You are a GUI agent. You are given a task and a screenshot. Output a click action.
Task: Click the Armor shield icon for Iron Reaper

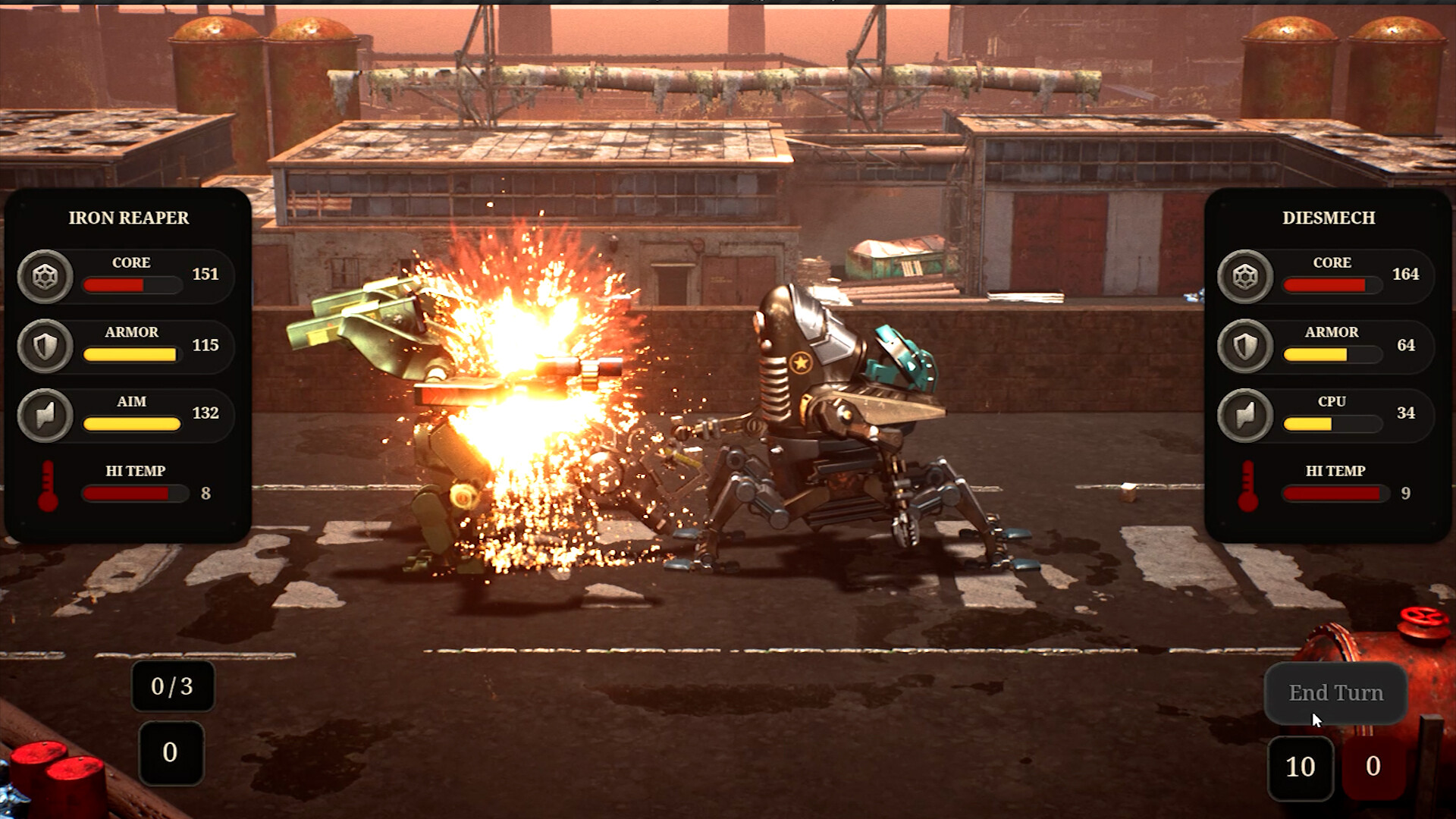[46, 346]
